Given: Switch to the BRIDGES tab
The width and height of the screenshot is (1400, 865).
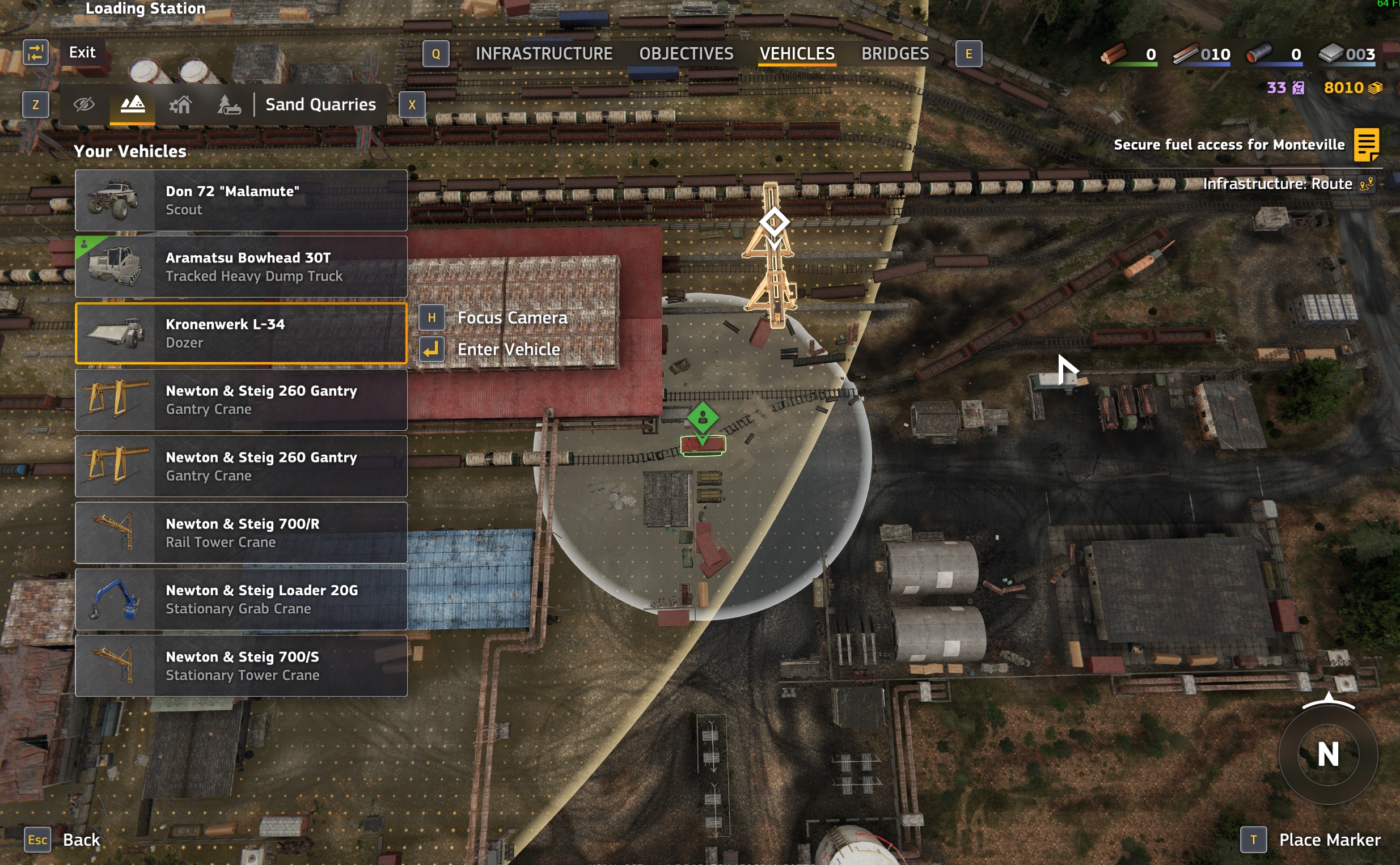Looking at the screenshot, I should point(895,53).
